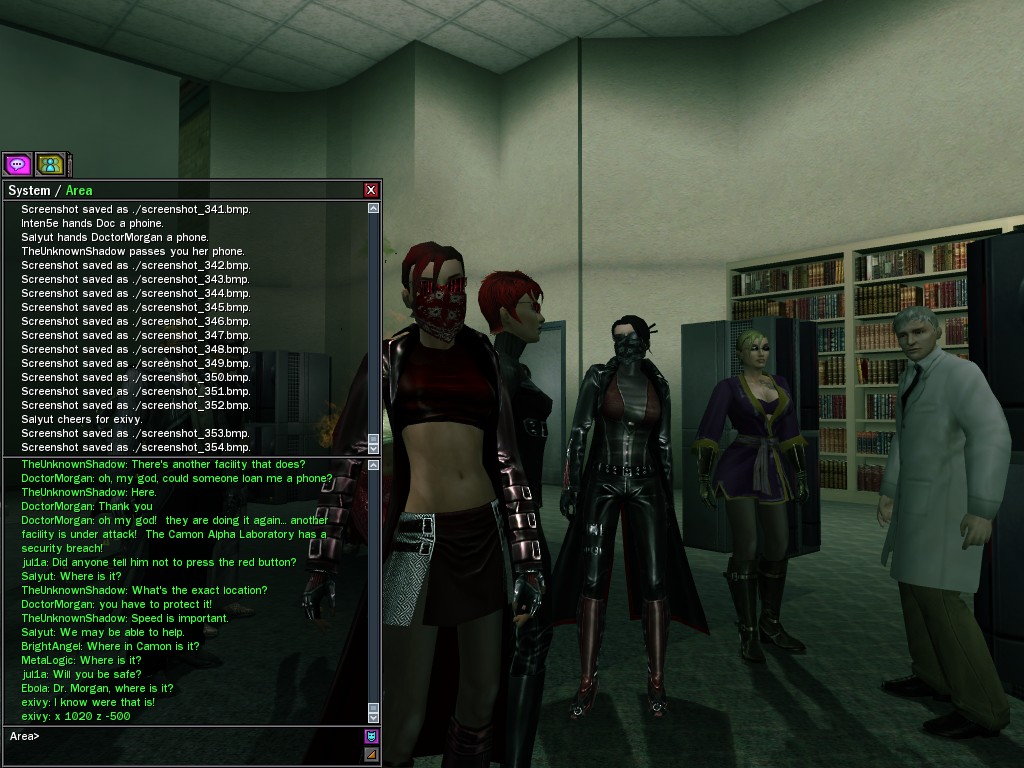Click the Area chat's scroll-down arrow
Viewport: 1024px width, 768px height.
coord(374,717)
